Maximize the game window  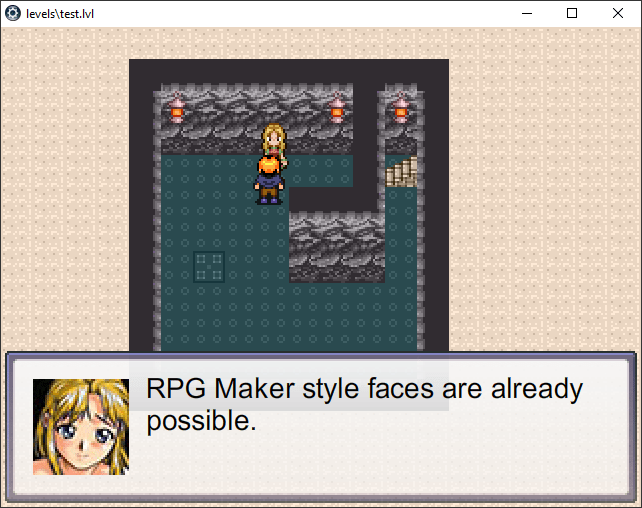(x=572, y=13)
